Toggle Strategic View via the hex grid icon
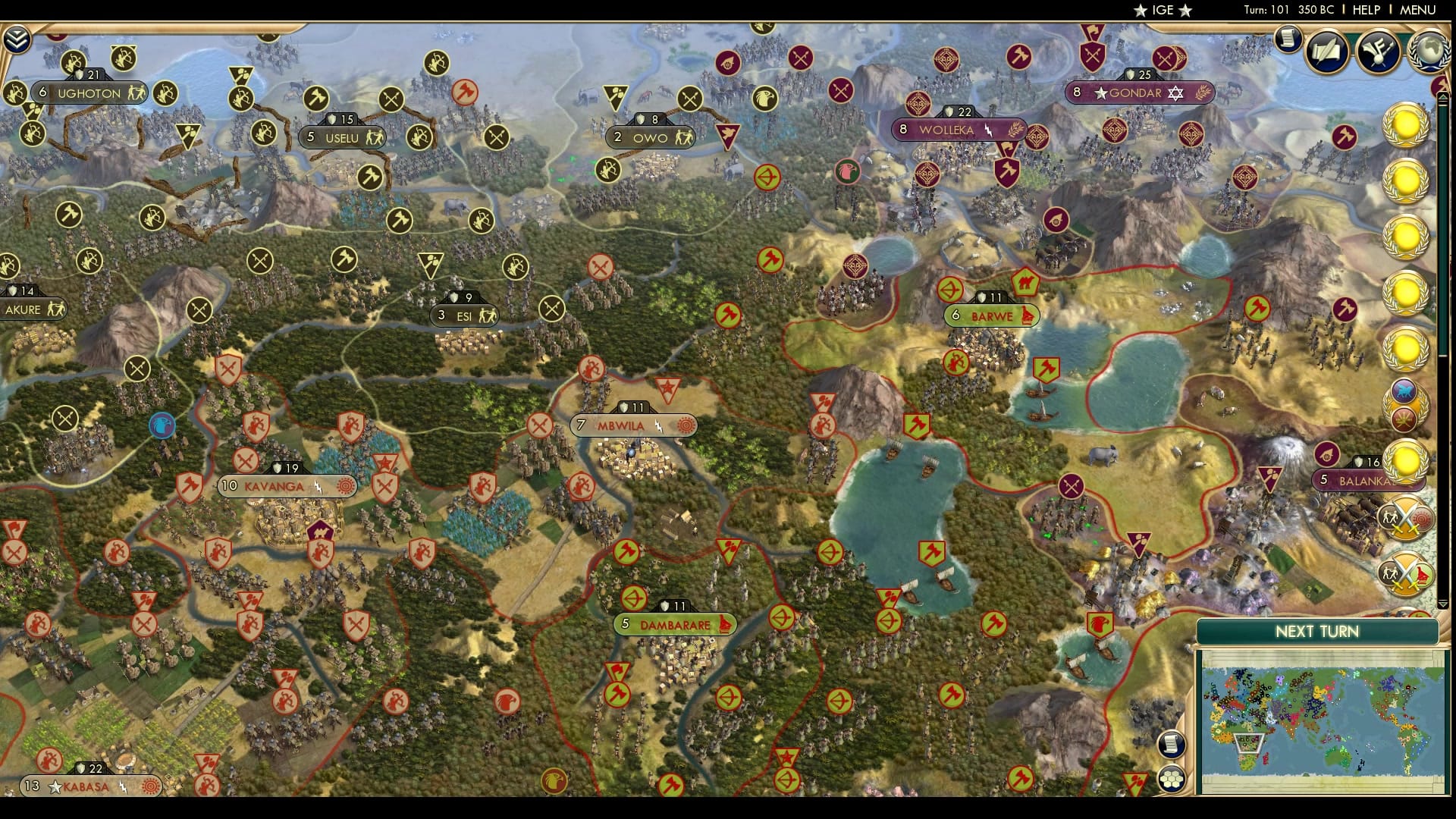Image resolution: width=1456 pixels, height=819 pixels. [1173, 777]
